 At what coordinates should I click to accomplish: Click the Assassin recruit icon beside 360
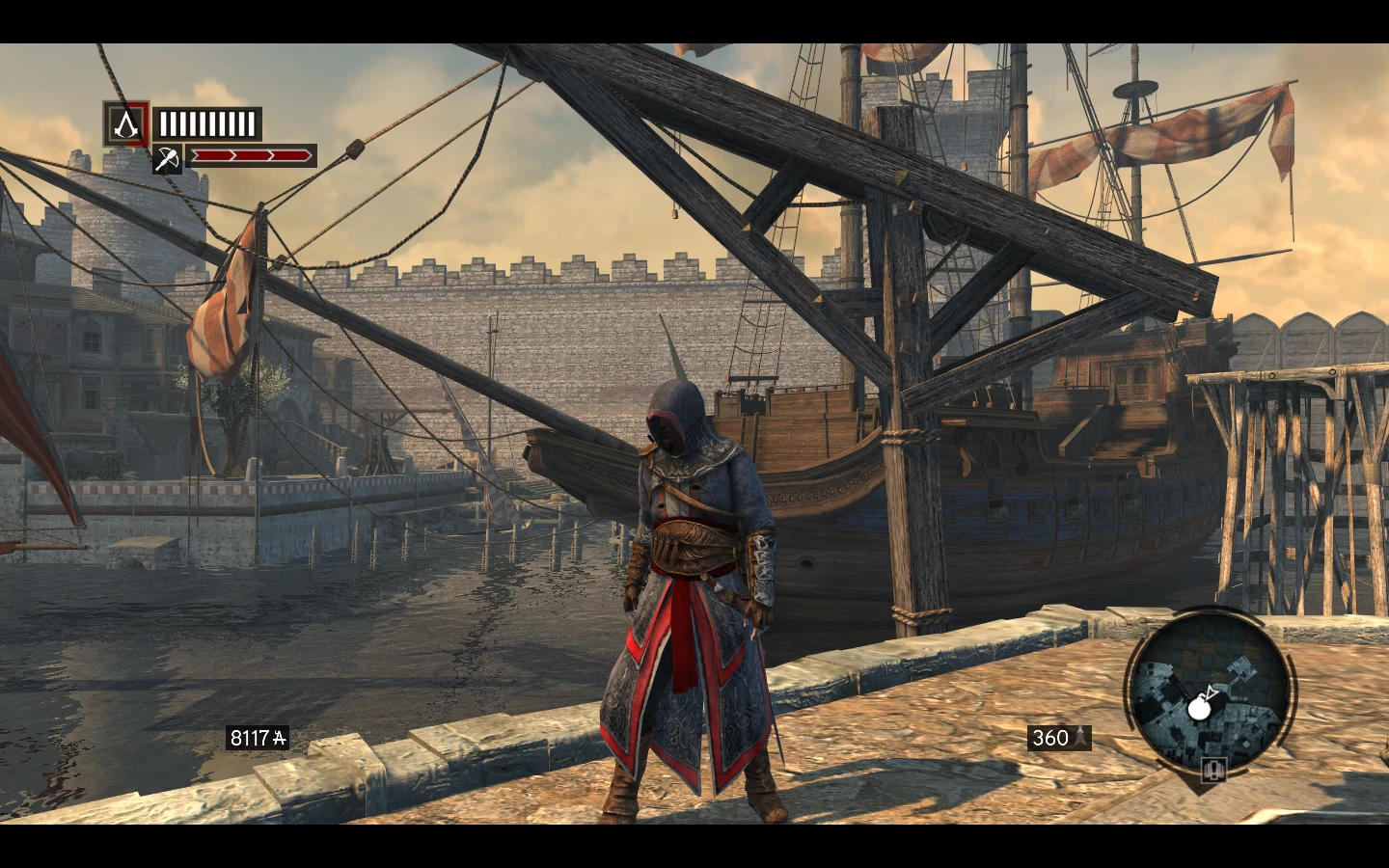(1081, 738)
